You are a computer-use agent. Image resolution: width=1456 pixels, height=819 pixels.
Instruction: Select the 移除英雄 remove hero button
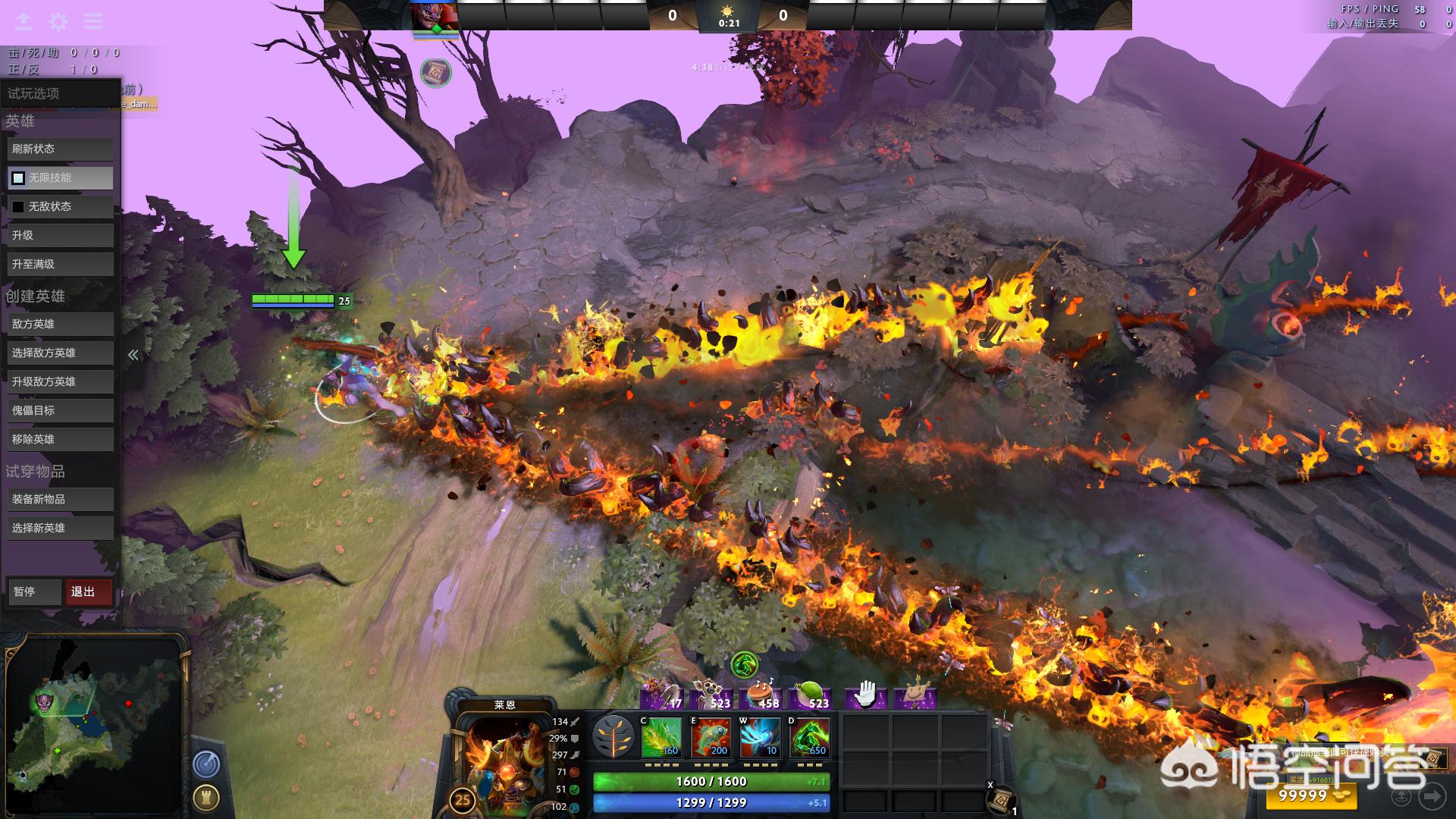(60, 440)
